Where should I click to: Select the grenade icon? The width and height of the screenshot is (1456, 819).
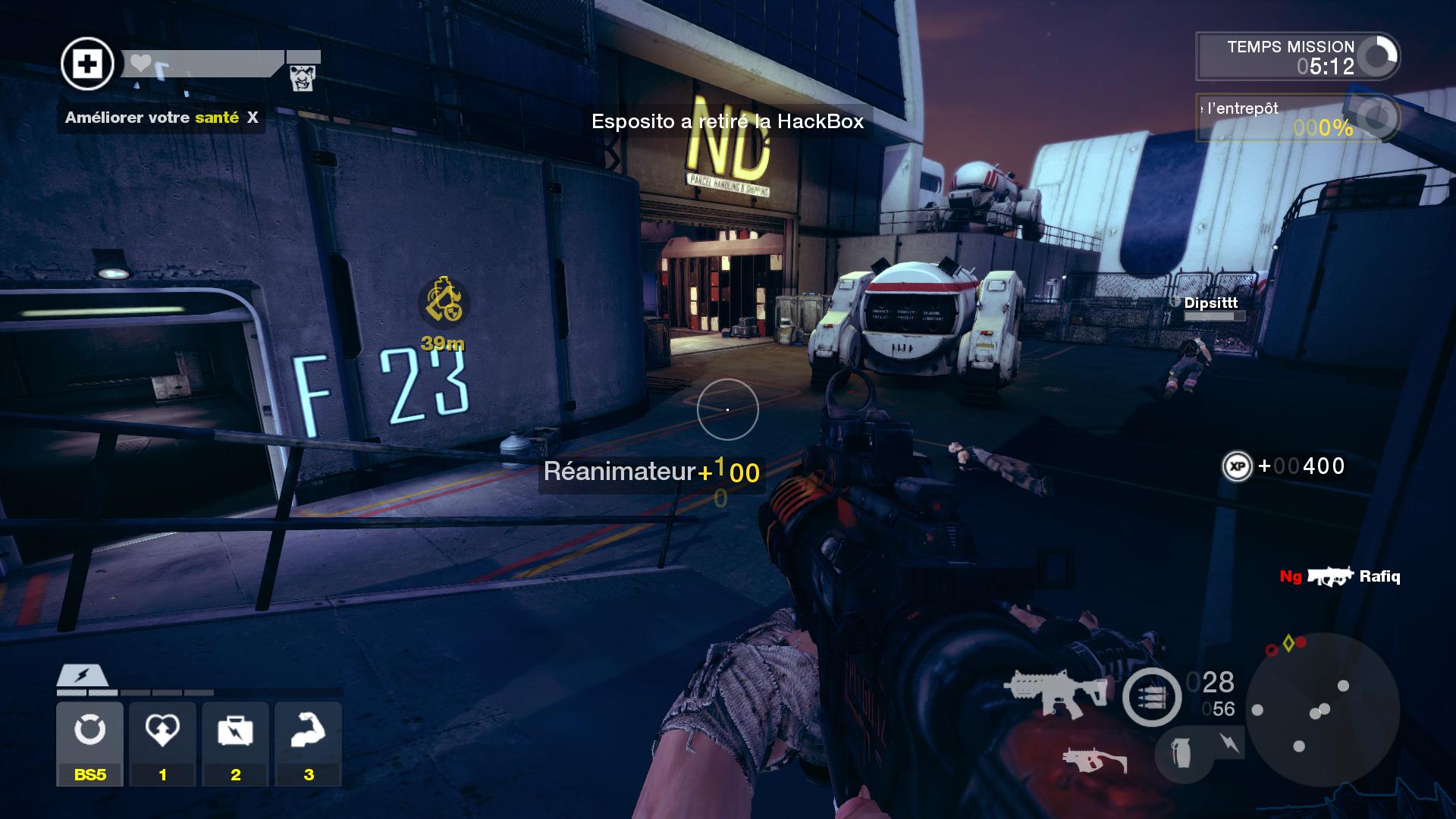pos(1181,754)
